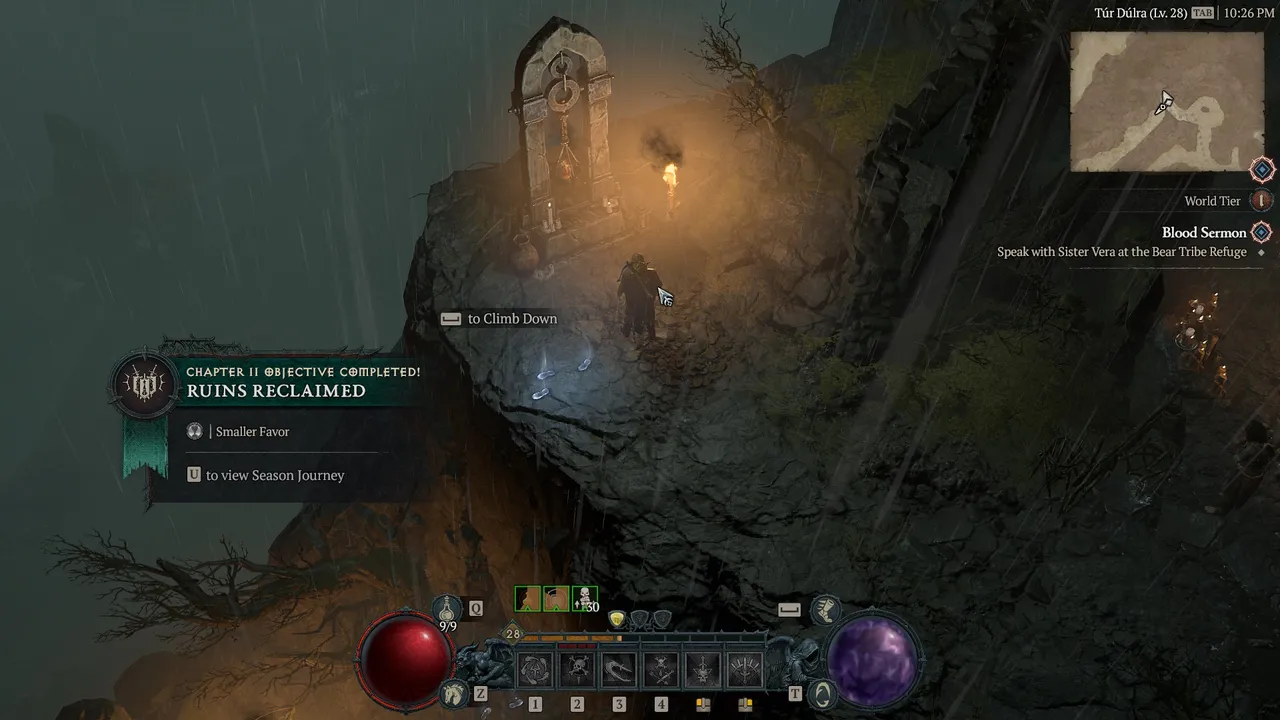Click the horse mount icon
The width and height of the screenshot is (1280, 720).
pos(455,692)
